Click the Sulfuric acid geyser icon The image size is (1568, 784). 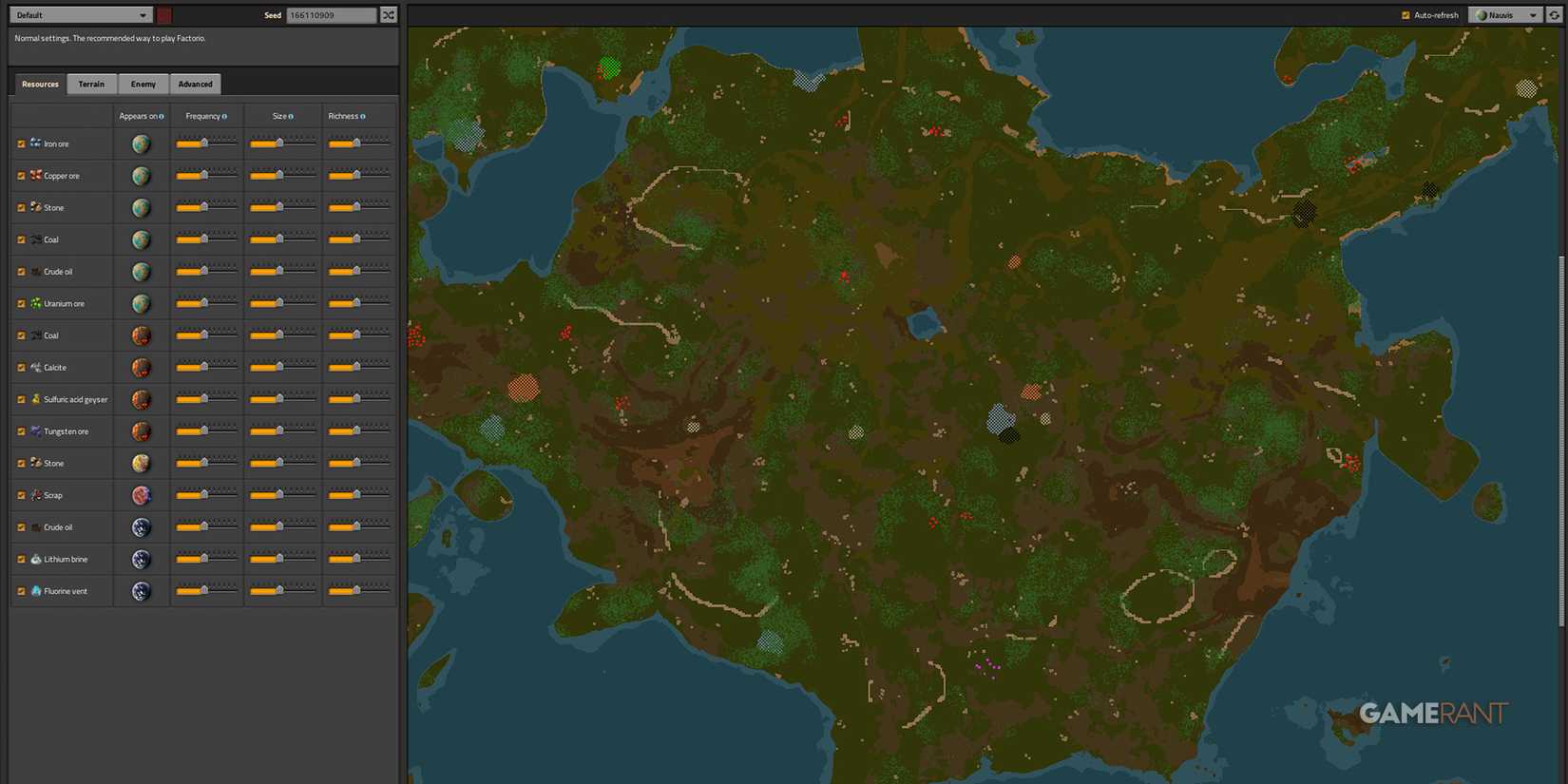click(36, 399)
